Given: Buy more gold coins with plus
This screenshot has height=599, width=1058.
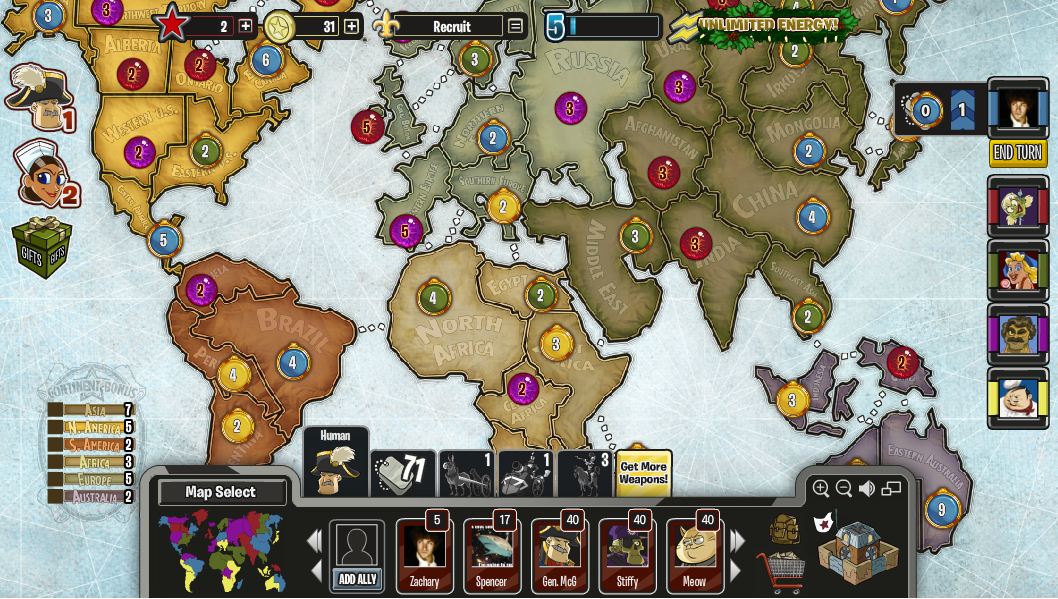Looking at the screenshot, I should pos(351,26).
